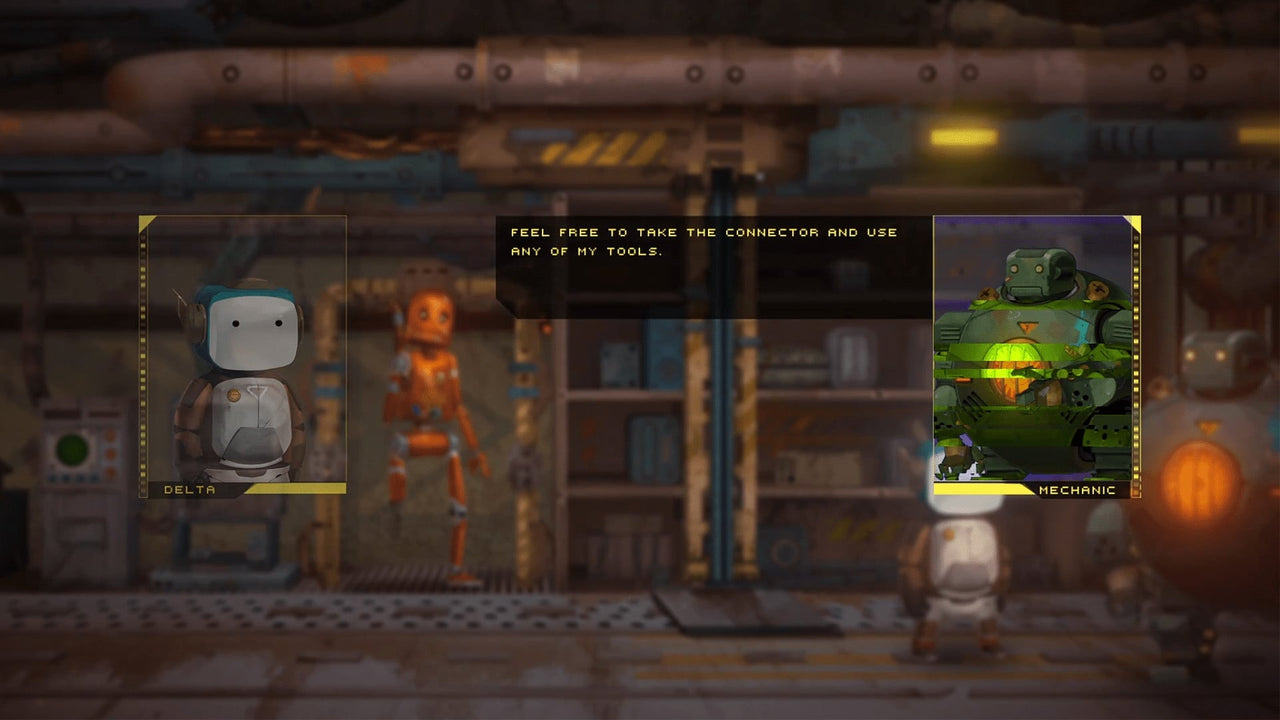Click the yellow bar beside the DELTA label
Screen dimensions: 1280x720
tap(300, 490)
